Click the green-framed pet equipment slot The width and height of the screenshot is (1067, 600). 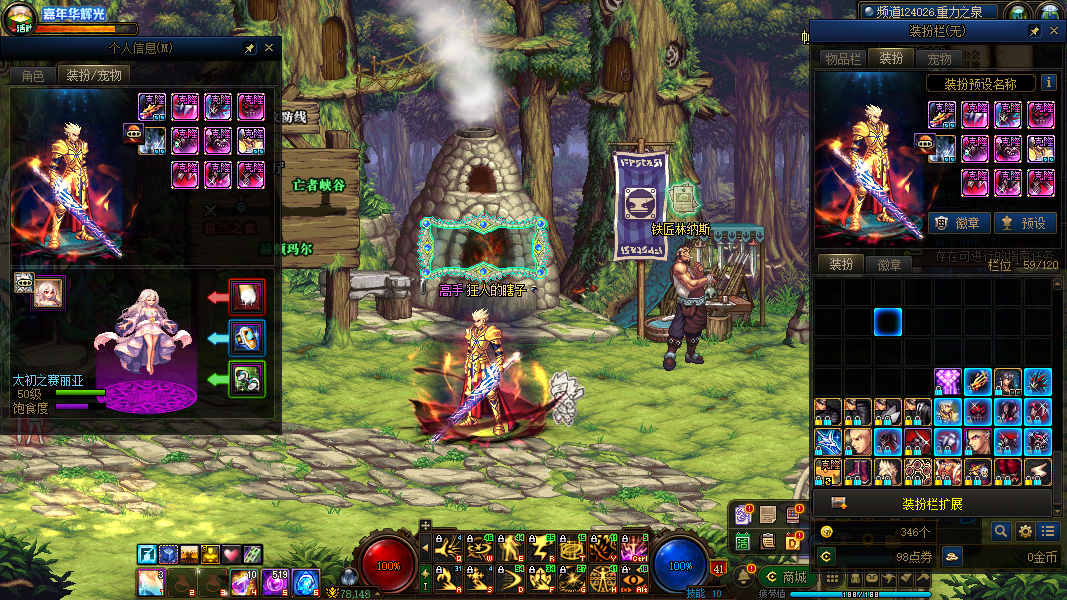[x=247, y=379]
